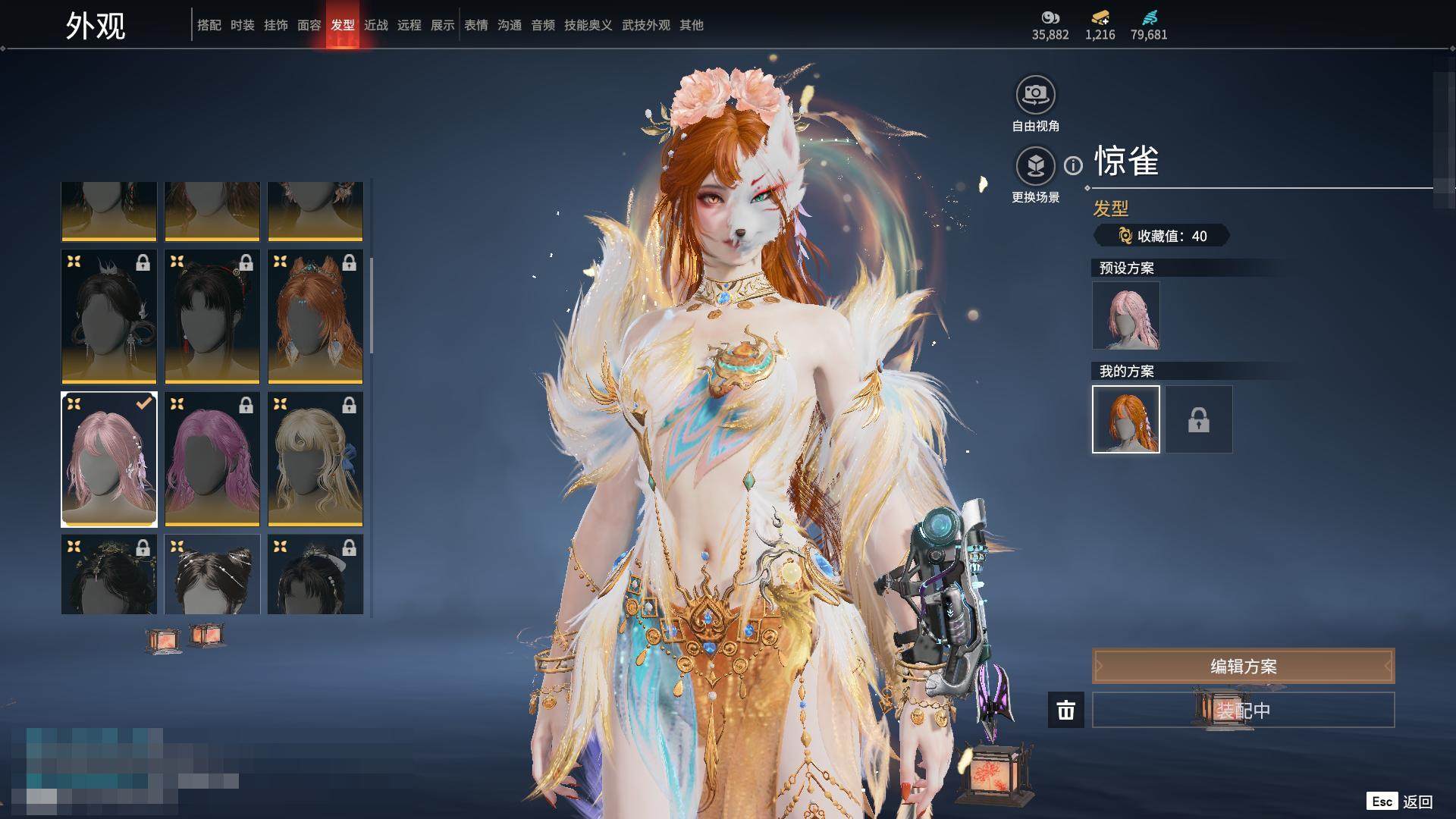The image size is (1456, 819).
Task: Open the info icon beside 惊雀
Action: pos(1073,165)
